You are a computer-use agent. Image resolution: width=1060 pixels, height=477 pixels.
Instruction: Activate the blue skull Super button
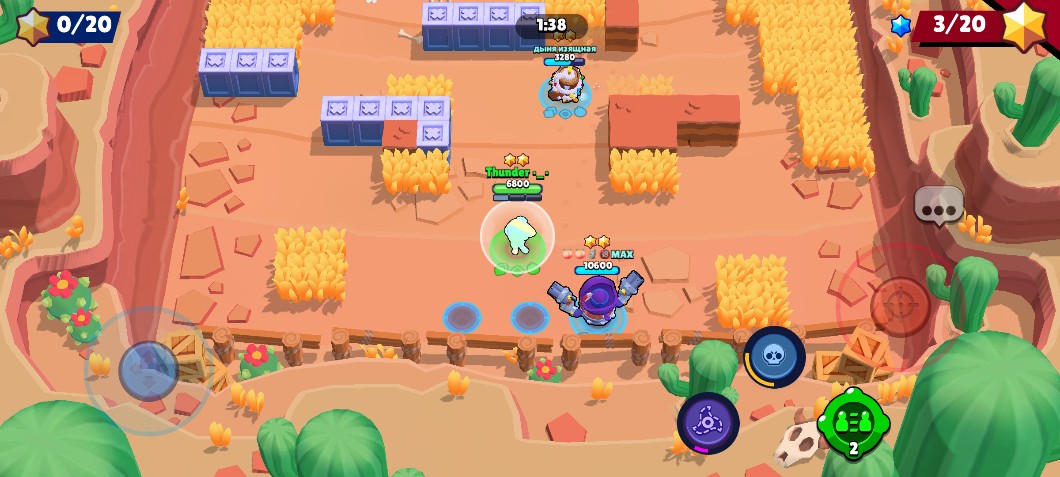775,357
